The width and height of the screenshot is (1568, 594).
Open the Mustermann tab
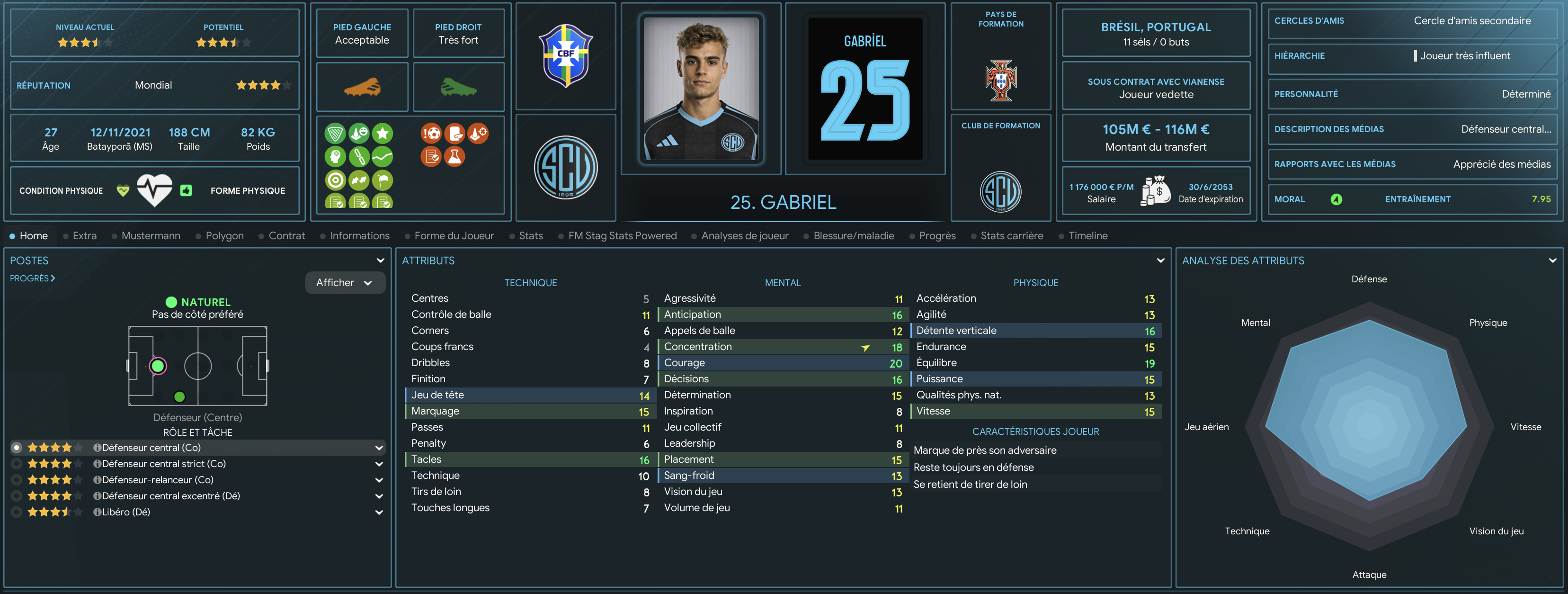151,236
